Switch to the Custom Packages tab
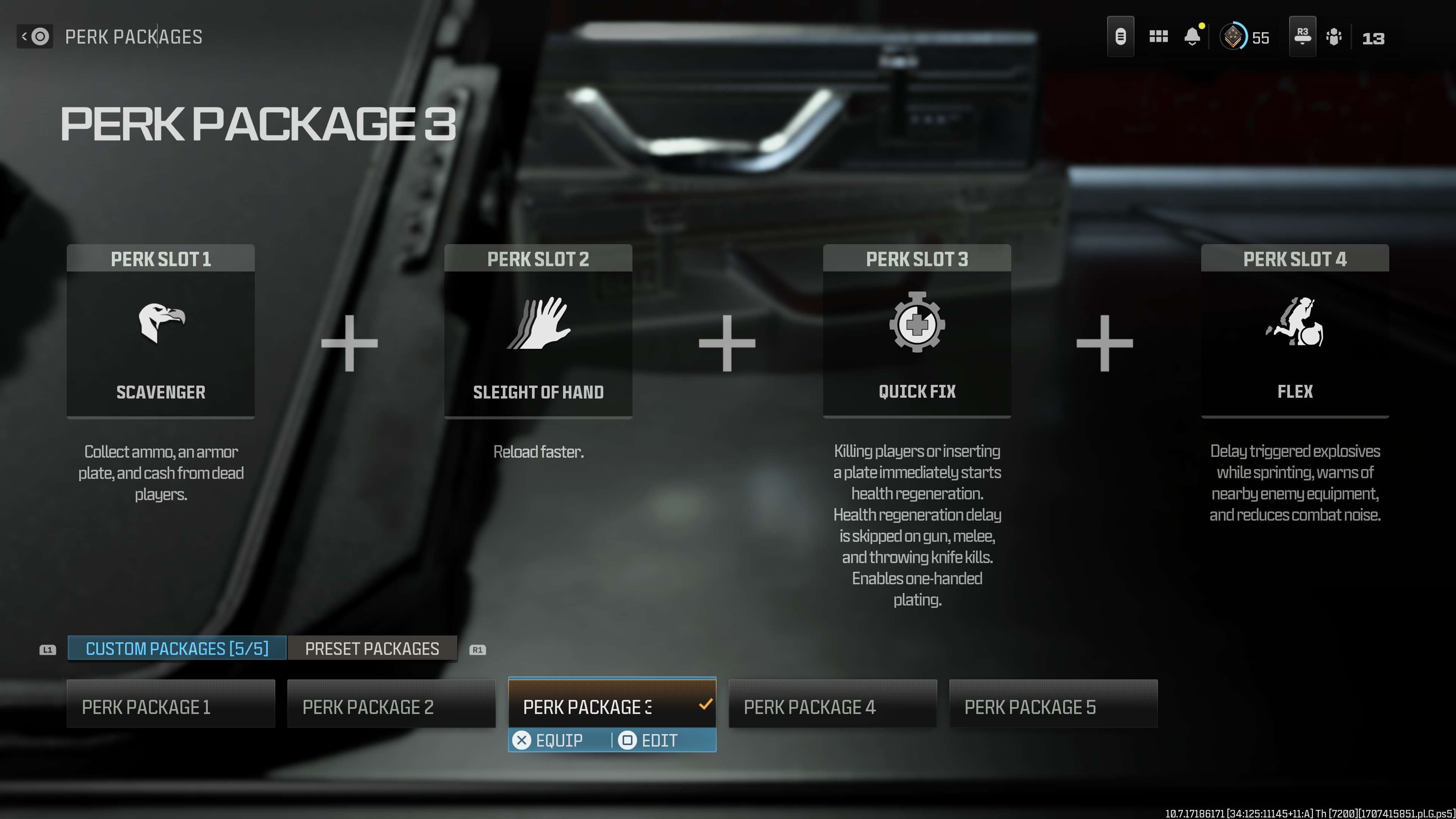Image resolution: width=1456 pixels, height=819 pixels. point(177,648)
